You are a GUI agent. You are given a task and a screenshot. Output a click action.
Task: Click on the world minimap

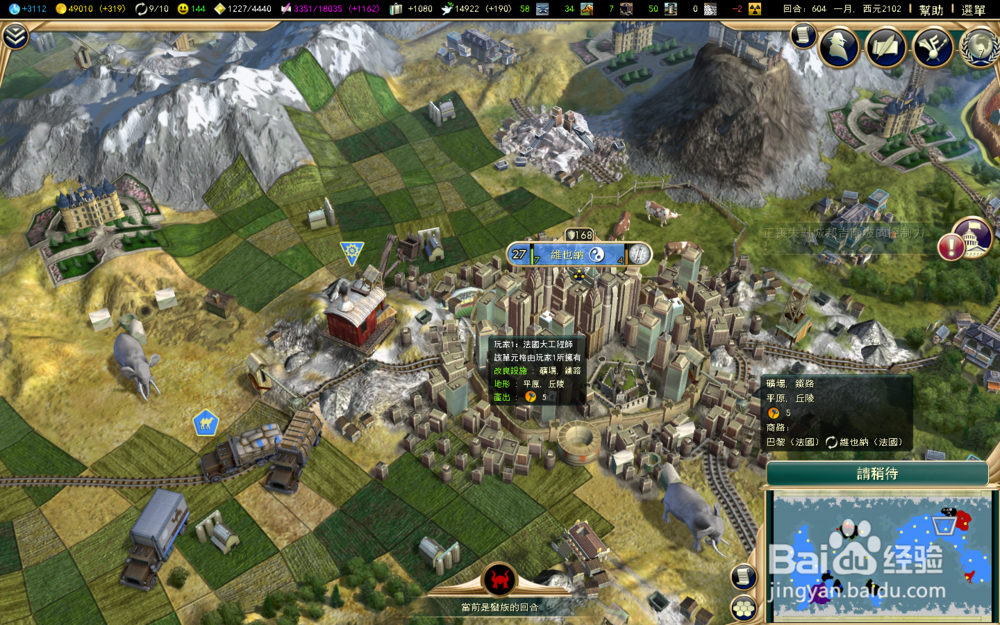(880, 555)
